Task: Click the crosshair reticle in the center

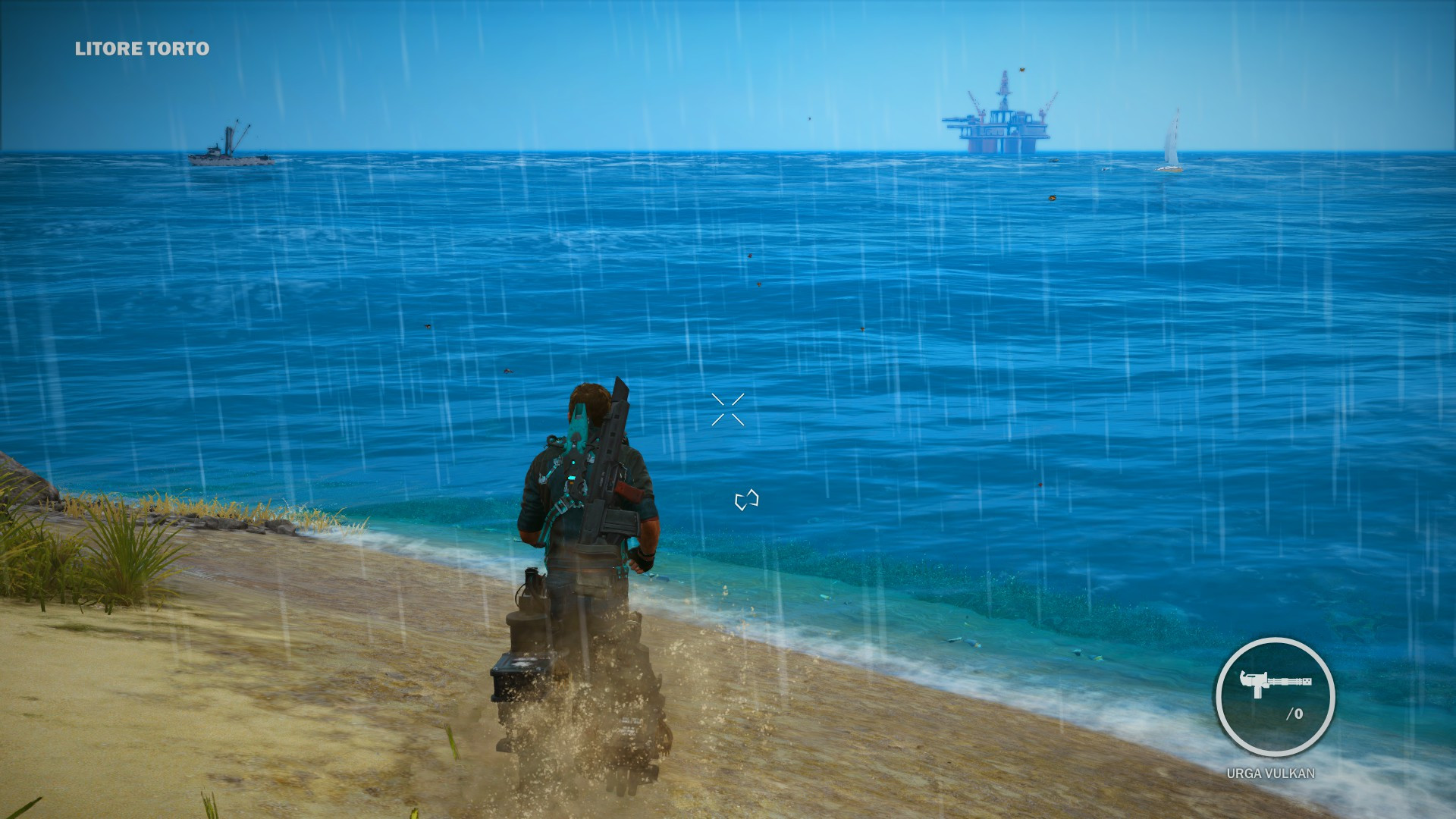Action: click(x=729, y=409)
